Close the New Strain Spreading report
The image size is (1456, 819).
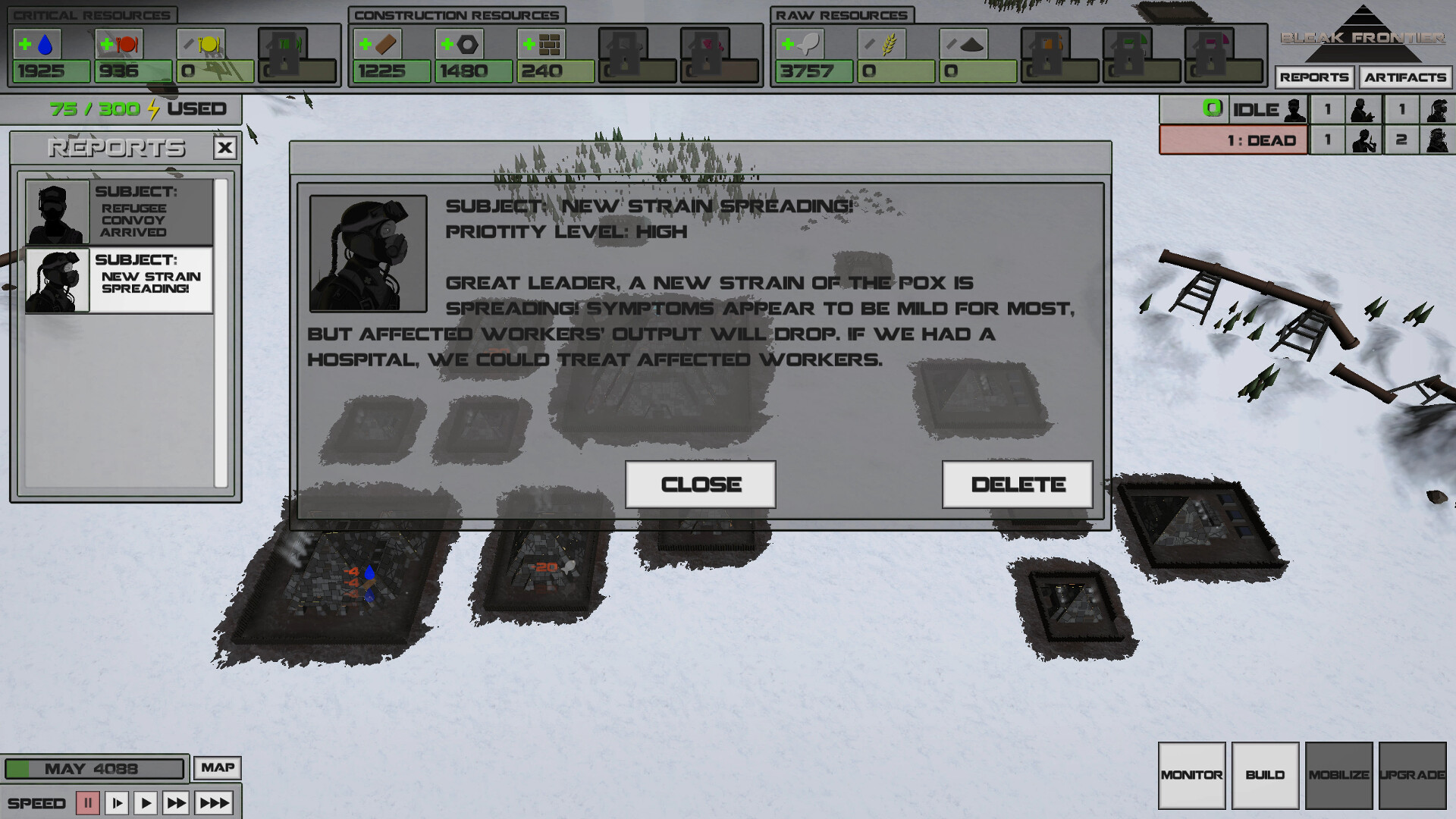tap(699, 484)
